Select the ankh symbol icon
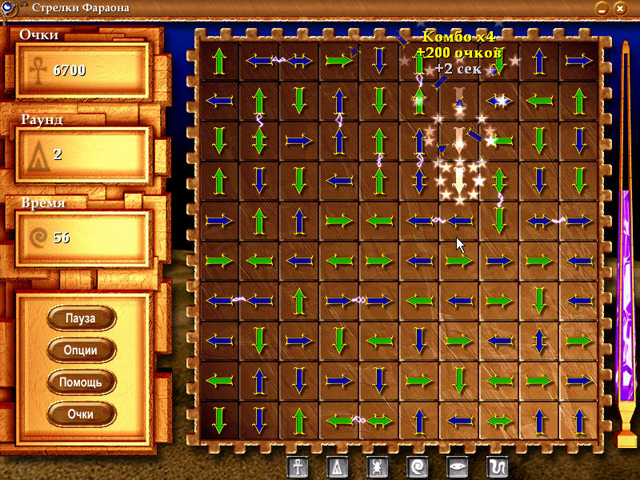Image resolution: width=640 pixels, height=480 pixels. point(299,467)
